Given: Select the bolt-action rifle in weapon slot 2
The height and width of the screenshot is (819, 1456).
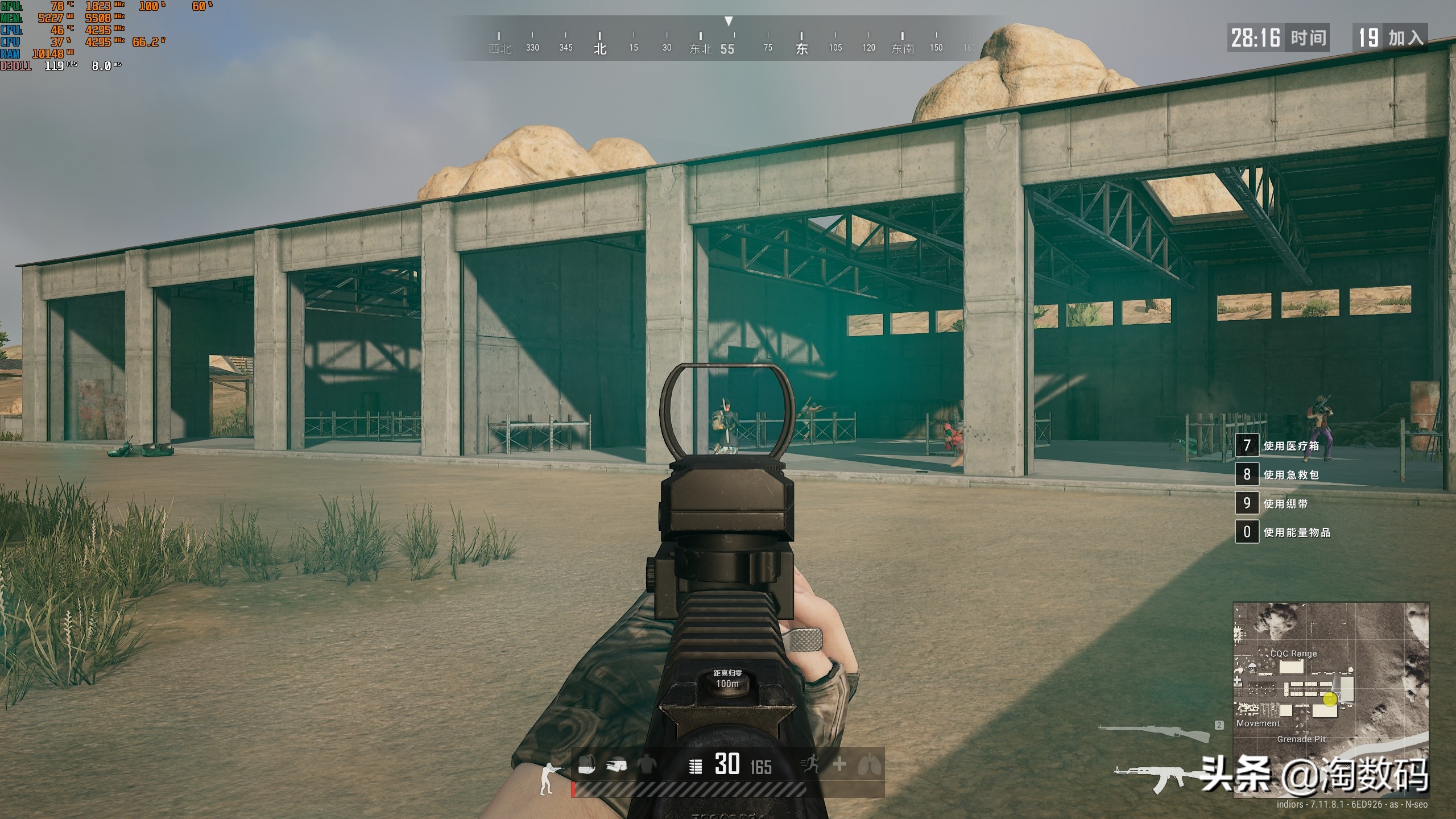Looking at the screenshot, I should pyautogui.click(x=1154, y=733).
